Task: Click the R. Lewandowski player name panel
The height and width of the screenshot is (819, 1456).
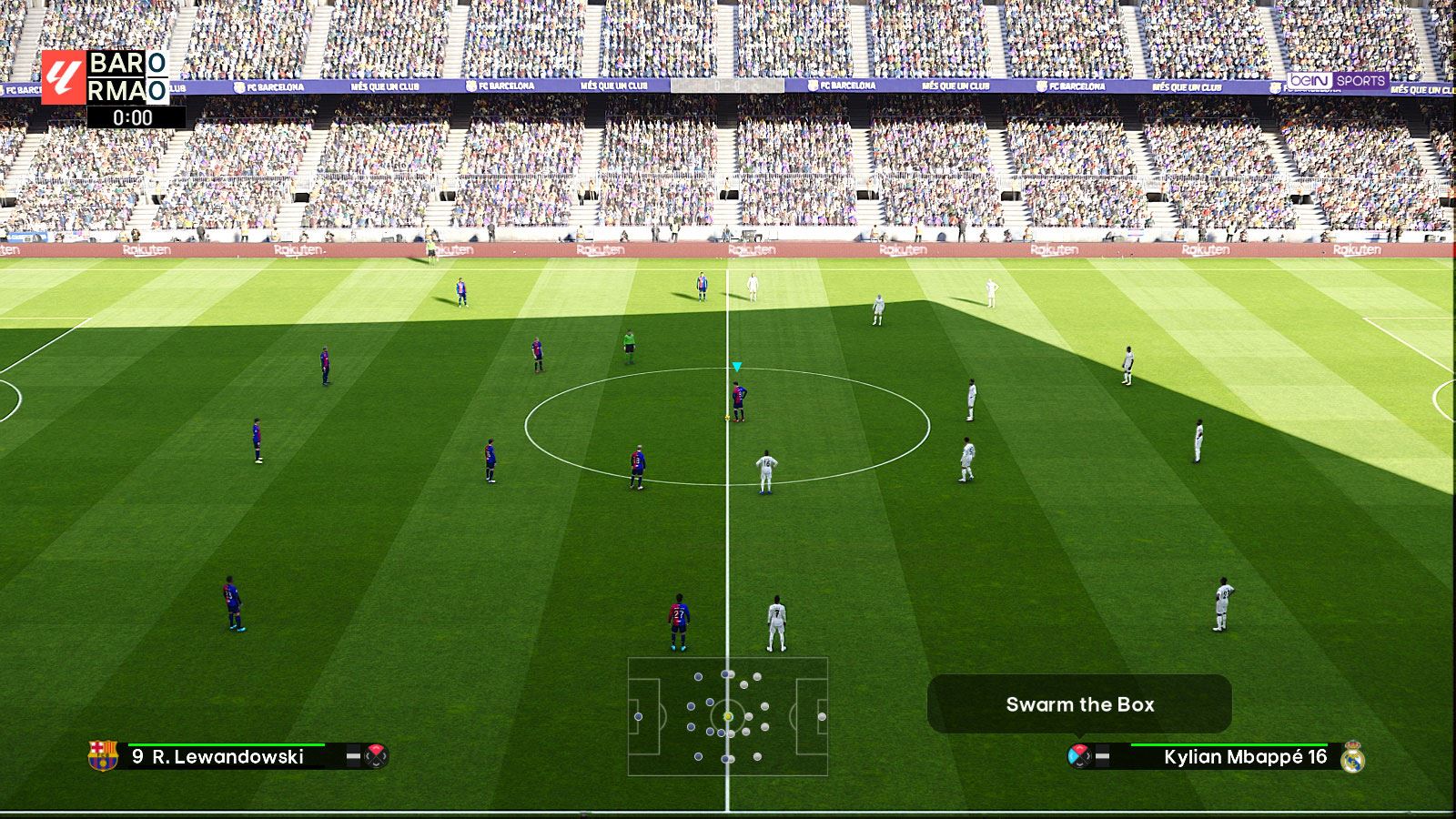Action: 227,756
